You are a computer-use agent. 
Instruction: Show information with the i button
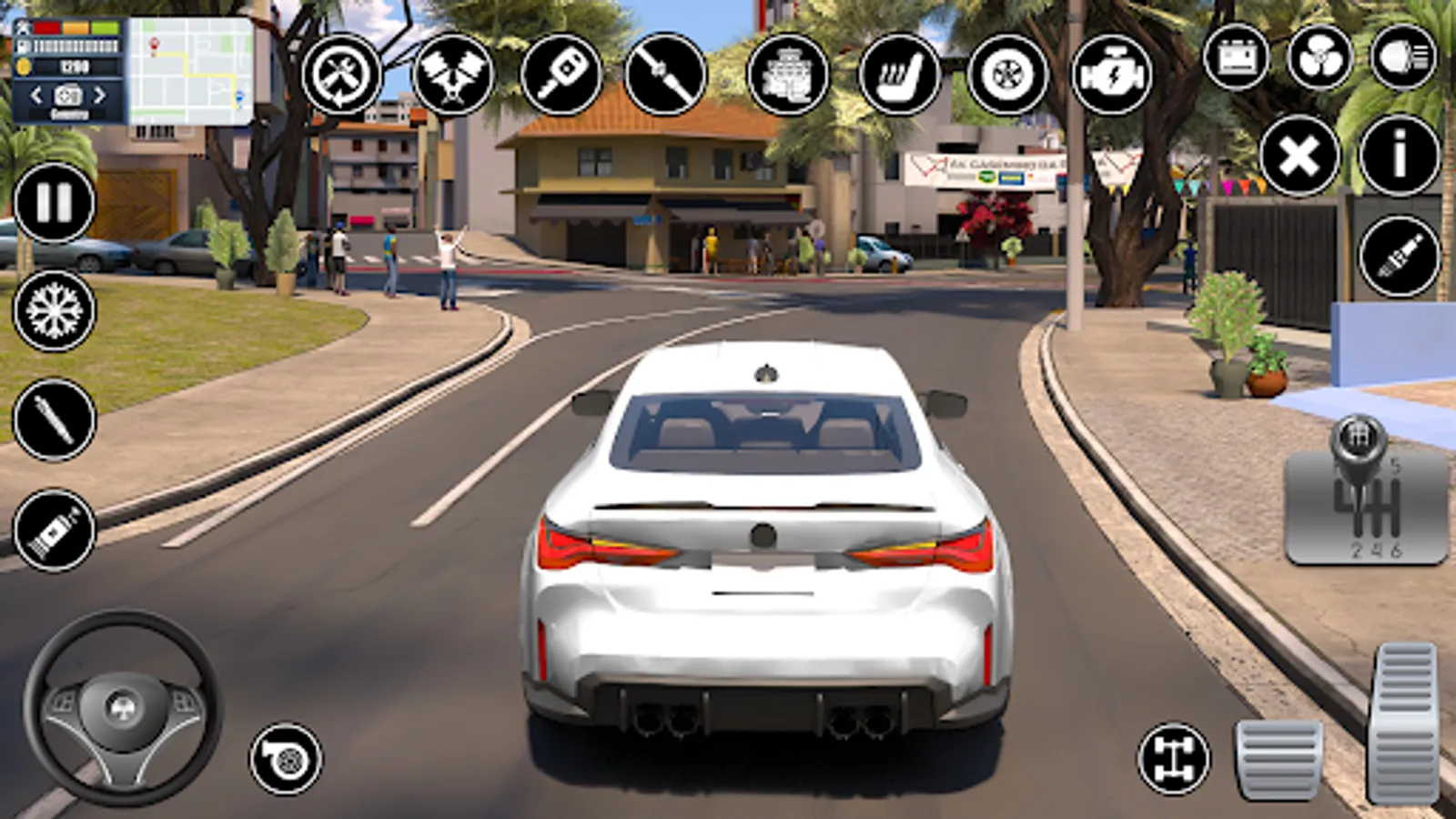[x=1400, y=157]
